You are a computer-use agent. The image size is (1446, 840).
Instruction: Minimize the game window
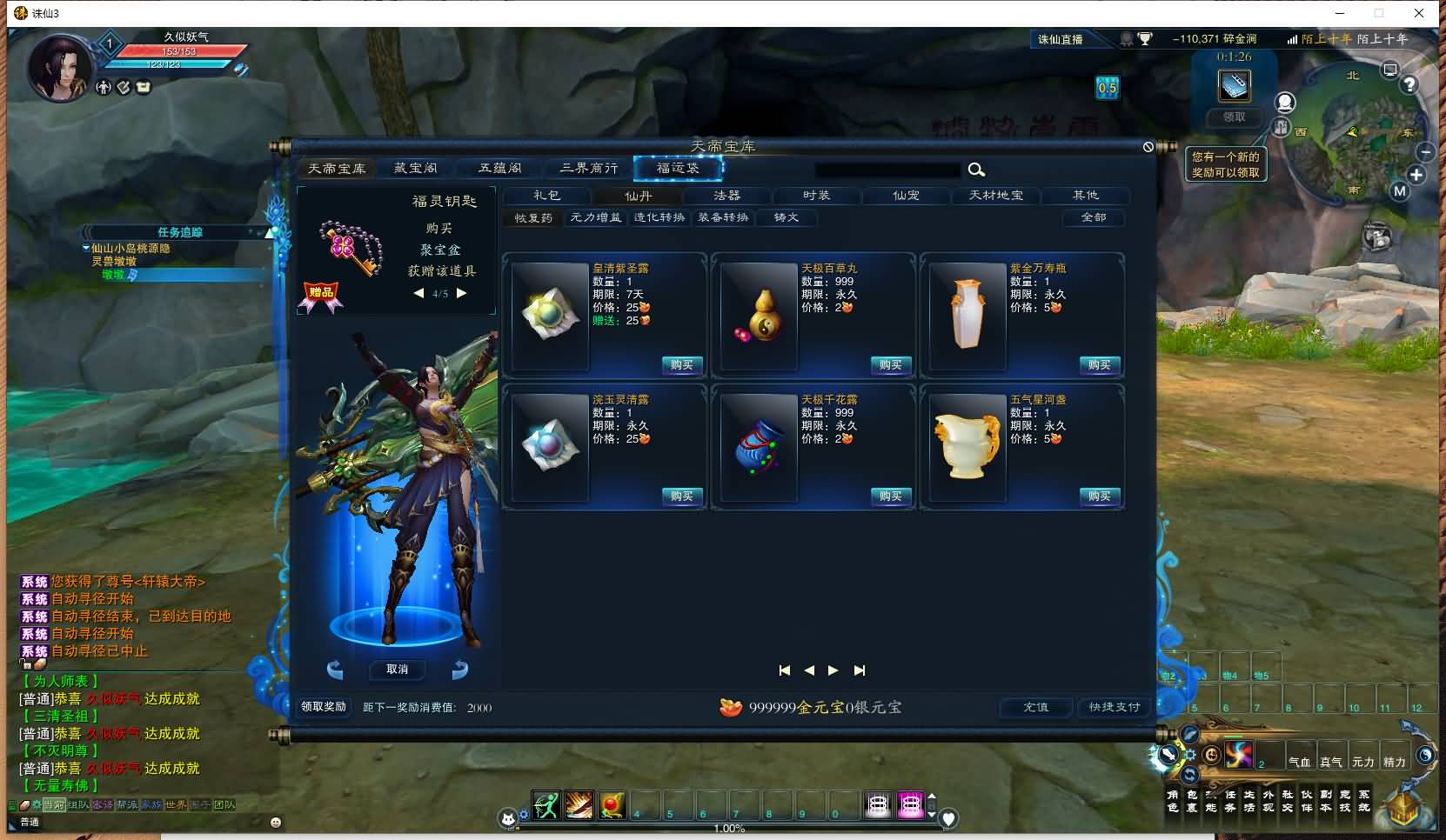click(x=1340, y=13)
